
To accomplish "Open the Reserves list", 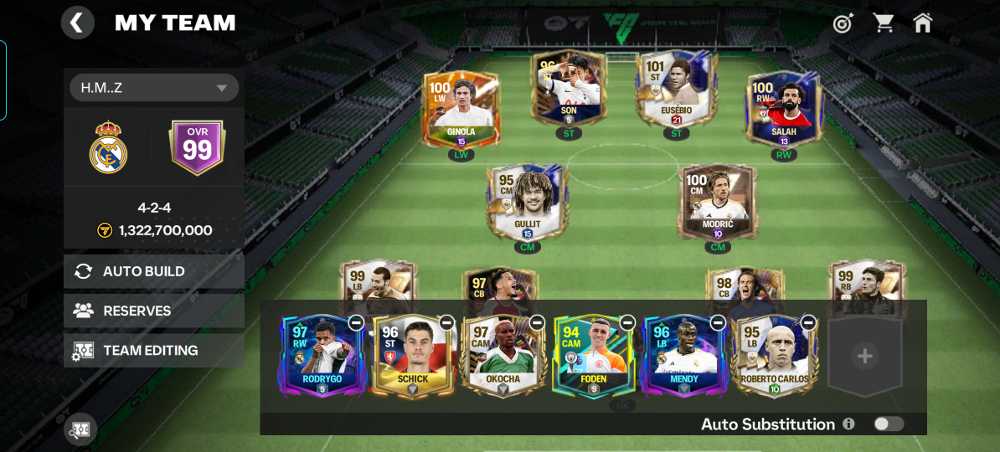I will coord(154,311).
